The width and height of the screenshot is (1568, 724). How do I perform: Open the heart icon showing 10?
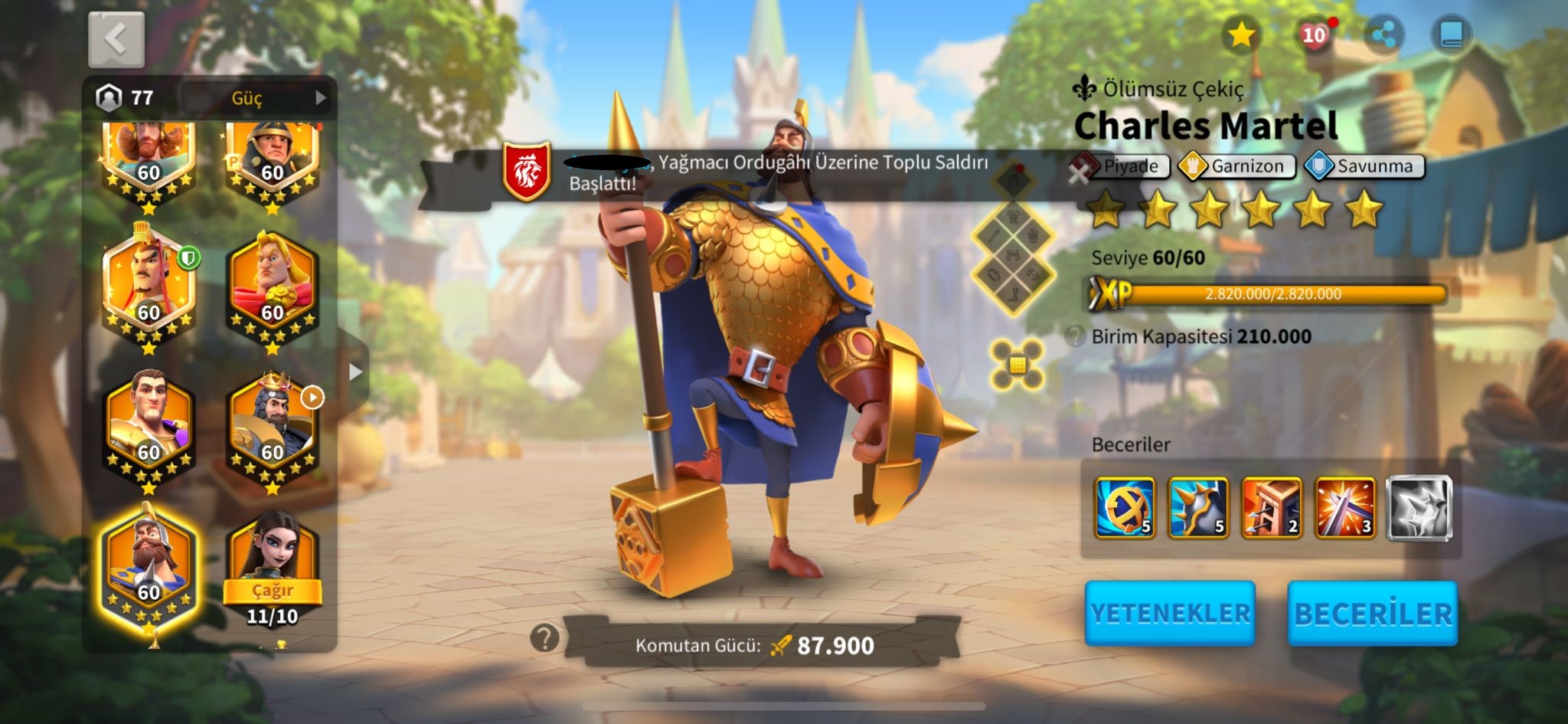[x=1314, y=35]
